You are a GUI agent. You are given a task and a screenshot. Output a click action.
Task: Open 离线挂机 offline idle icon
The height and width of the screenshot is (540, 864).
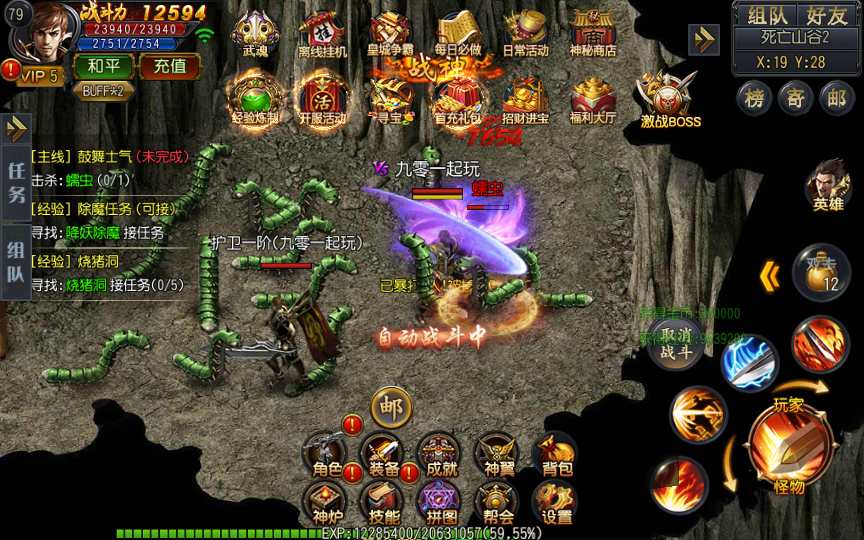coord(322,34)
